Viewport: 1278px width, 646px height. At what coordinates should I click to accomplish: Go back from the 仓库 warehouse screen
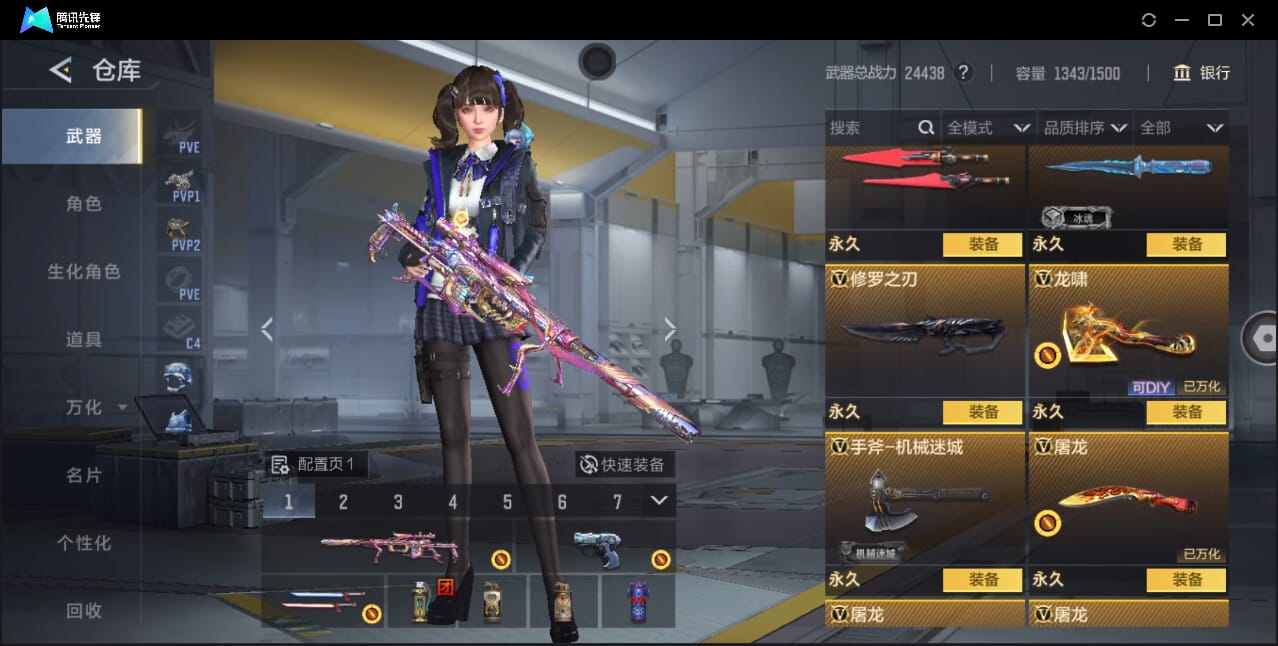pos(61,70)
